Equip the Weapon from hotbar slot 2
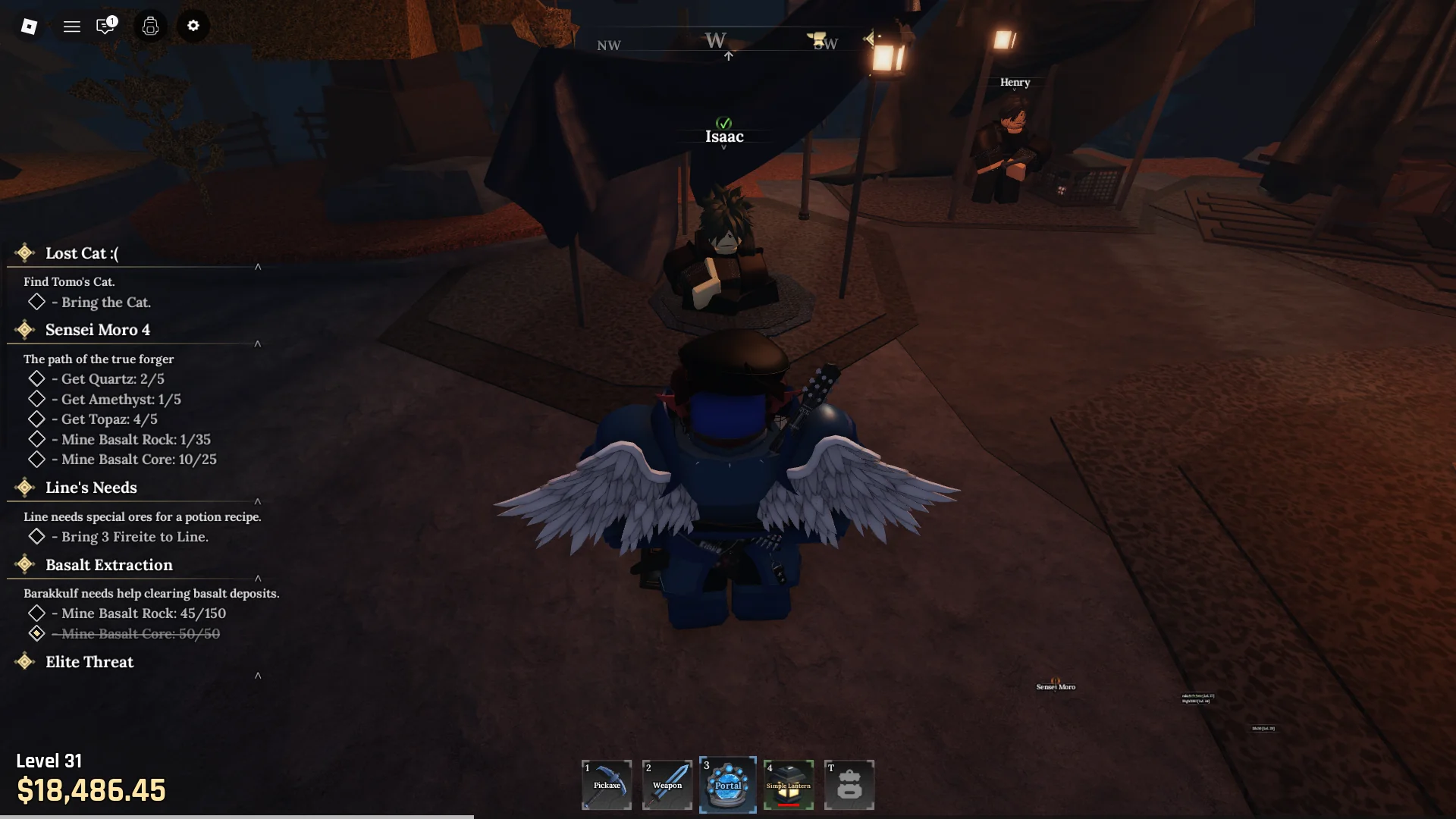 tap(667, 785)
